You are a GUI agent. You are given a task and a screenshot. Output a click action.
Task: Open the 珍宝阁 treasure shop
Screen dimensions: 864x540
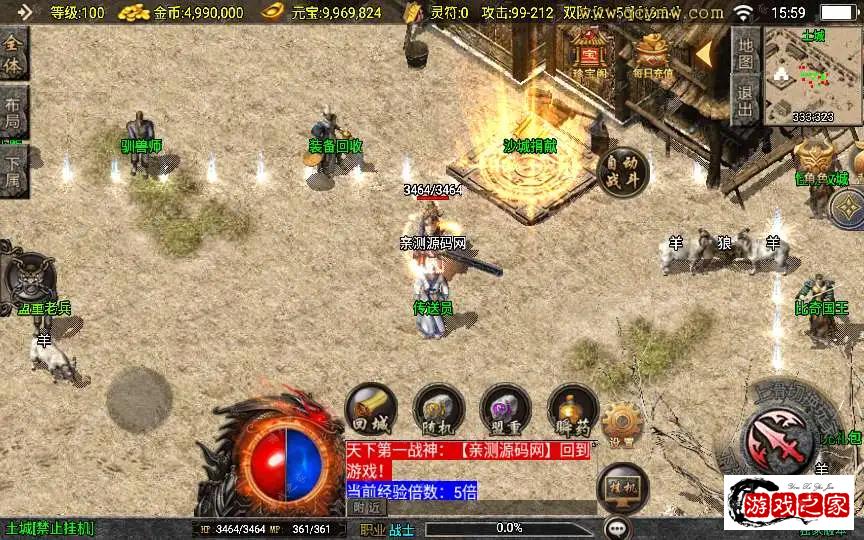click(x=591, y=52)
